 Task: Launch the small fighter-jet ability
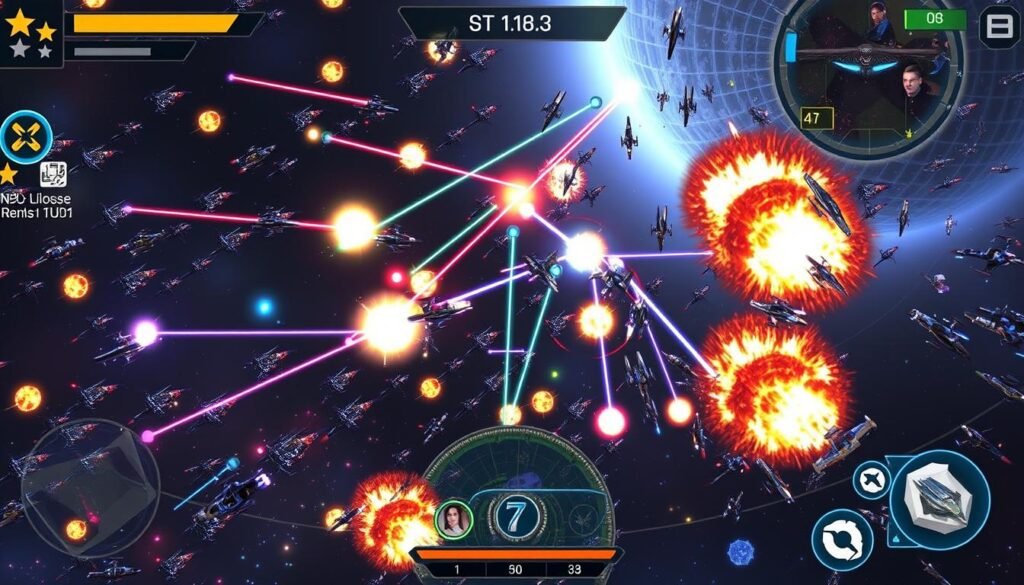point(871,480)
